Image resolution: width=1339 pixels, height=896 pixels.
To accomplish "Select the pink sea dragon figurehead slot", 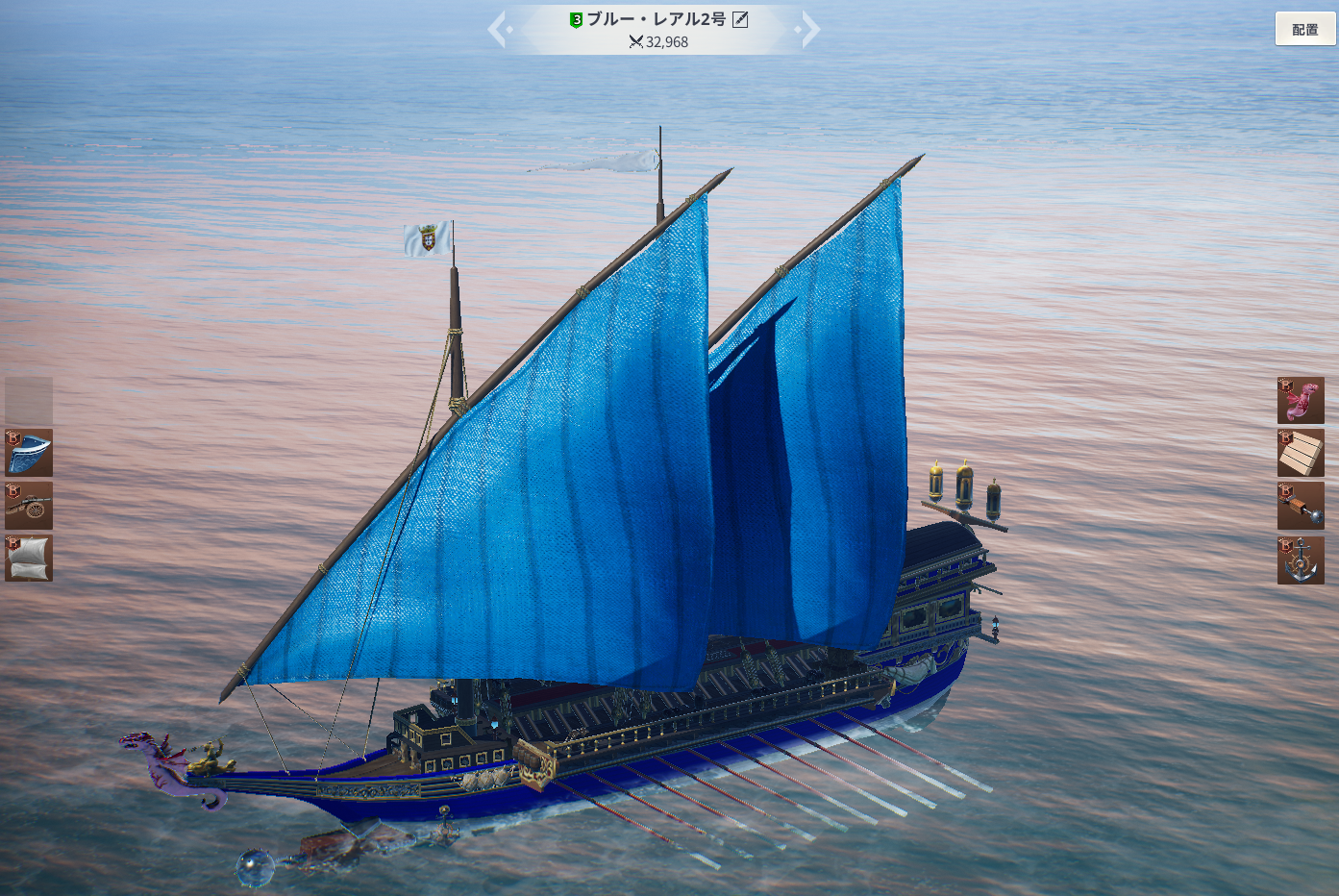I will point(1301,401).
